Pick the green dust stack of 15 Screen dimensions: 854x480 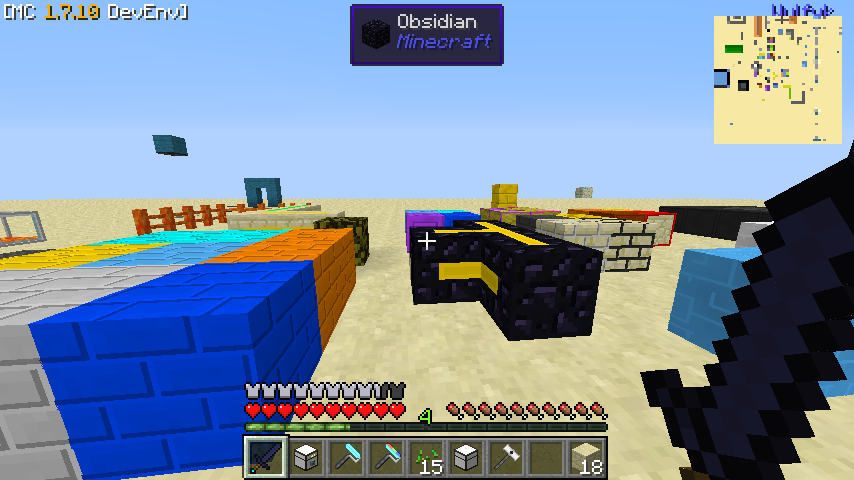click(425, 458)
